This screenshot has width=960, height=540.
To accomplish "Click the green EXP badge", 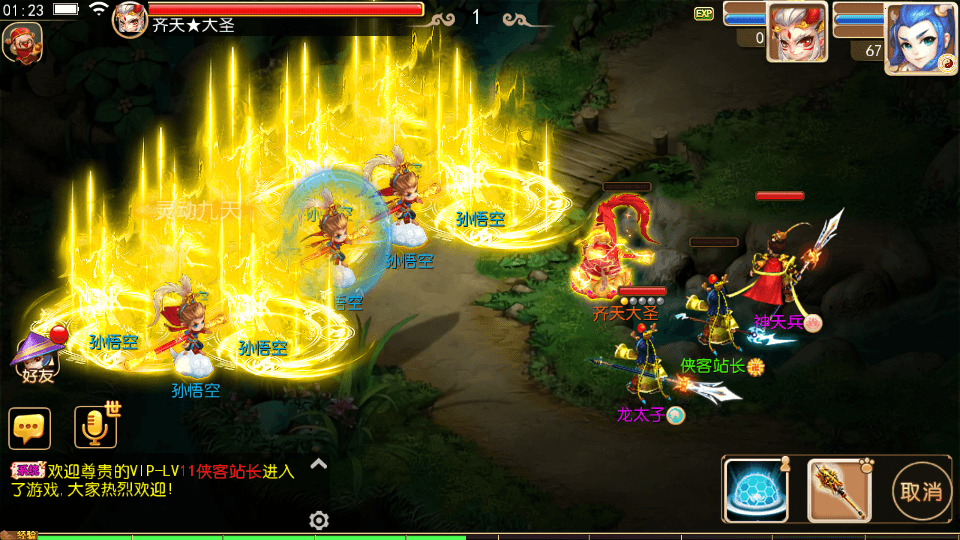I will [704, 14].
